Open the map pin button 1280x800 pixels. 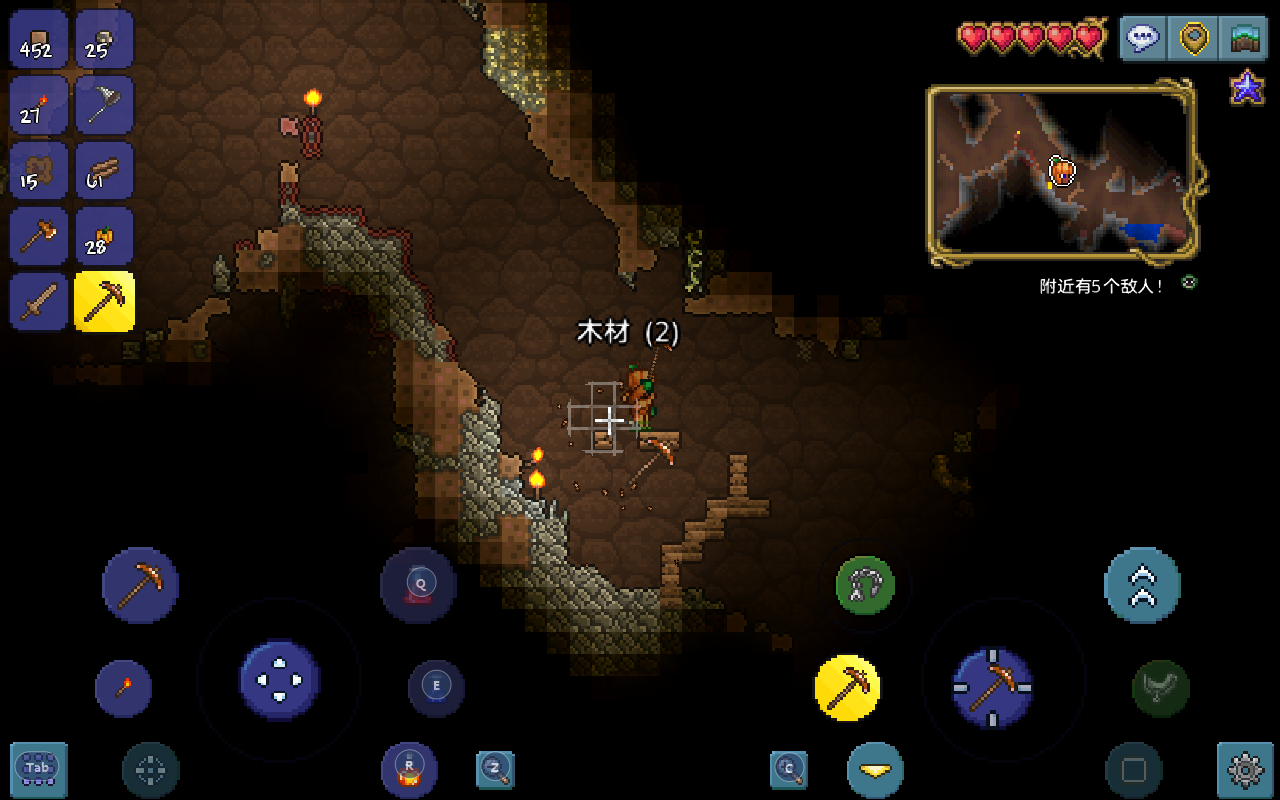pyautogui.click(x=1194, y=39)
